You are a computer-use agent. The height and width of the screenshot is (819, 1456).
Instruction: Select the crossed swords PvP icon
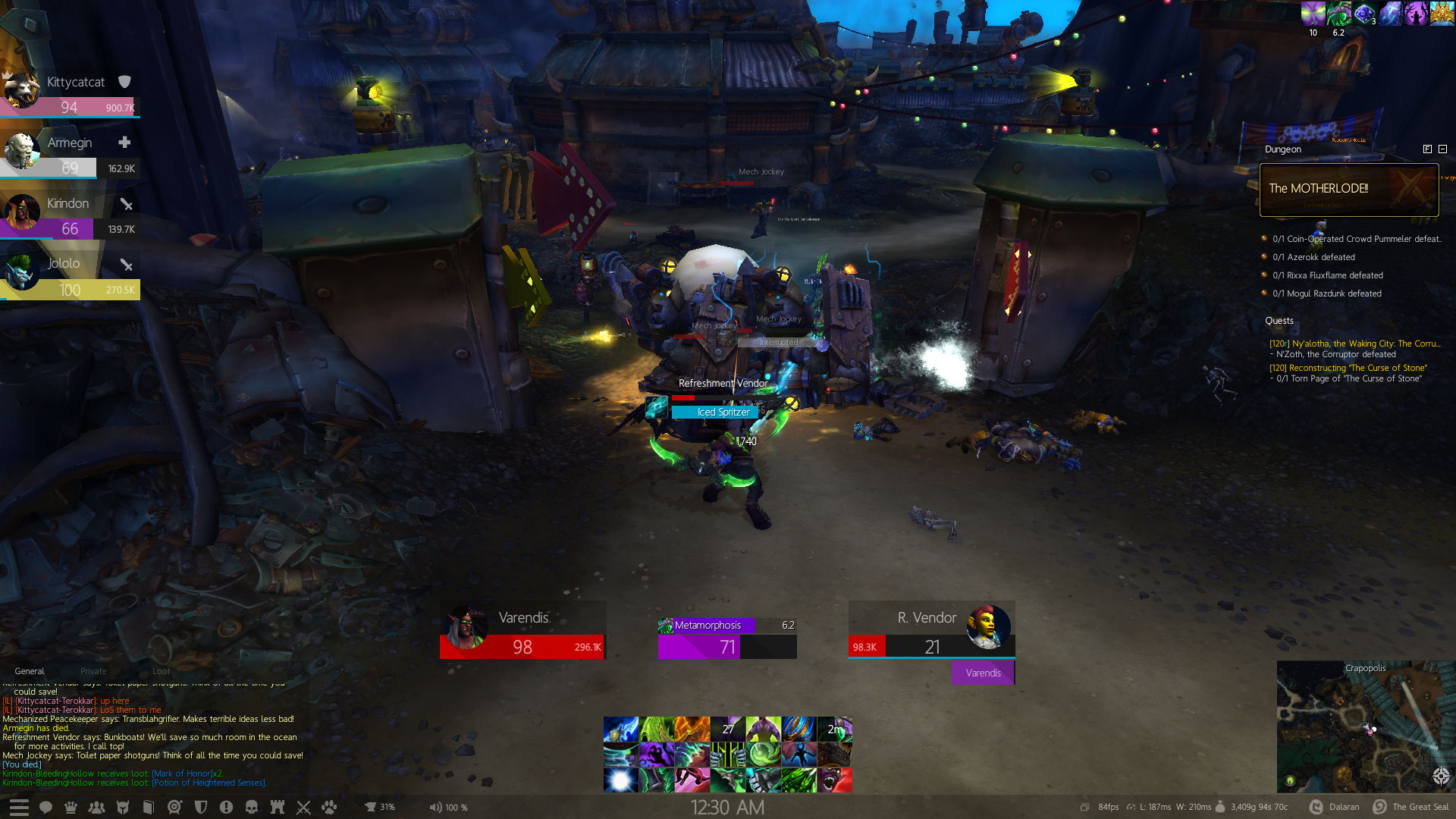(x=303, y=807)
